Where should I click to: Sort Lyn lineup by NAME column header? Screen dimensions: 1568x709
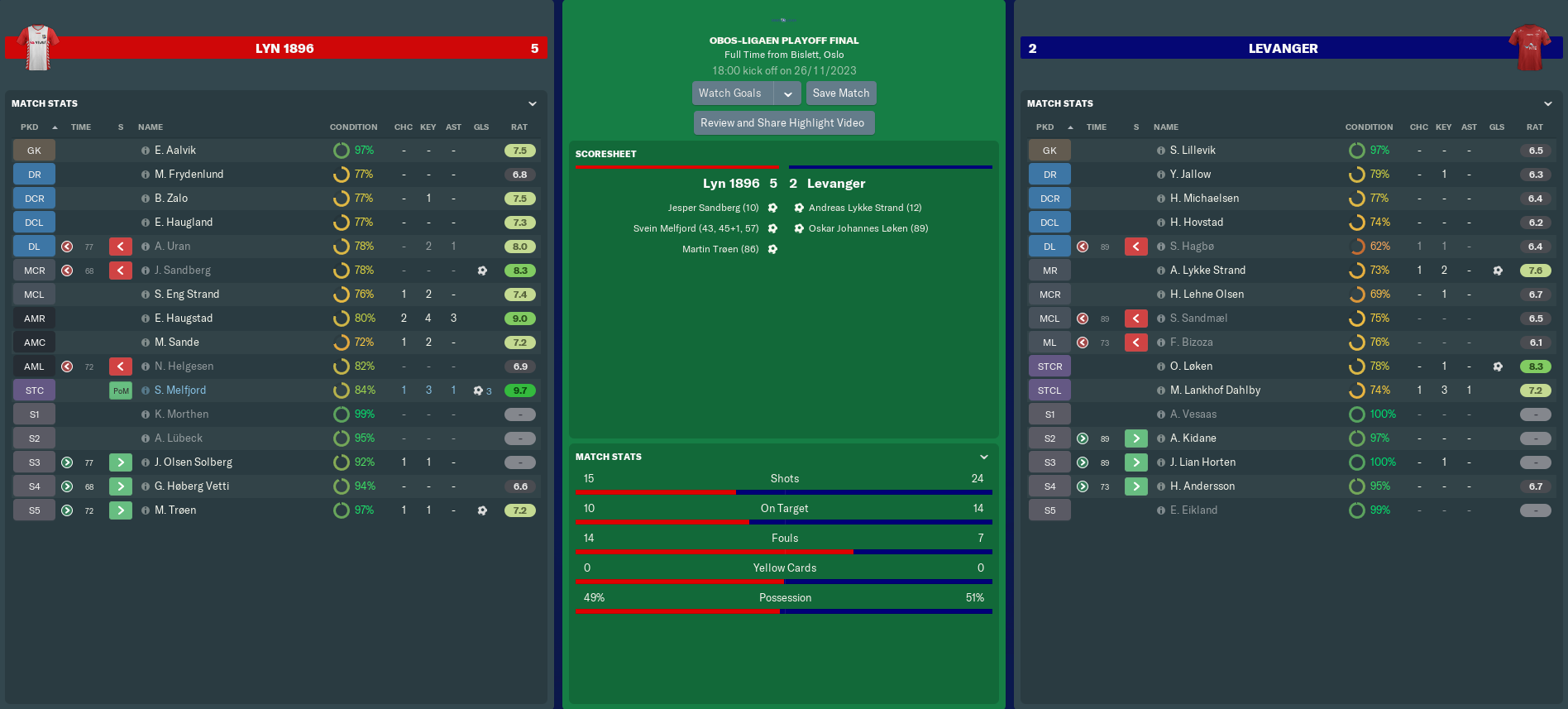click(151, 127)
